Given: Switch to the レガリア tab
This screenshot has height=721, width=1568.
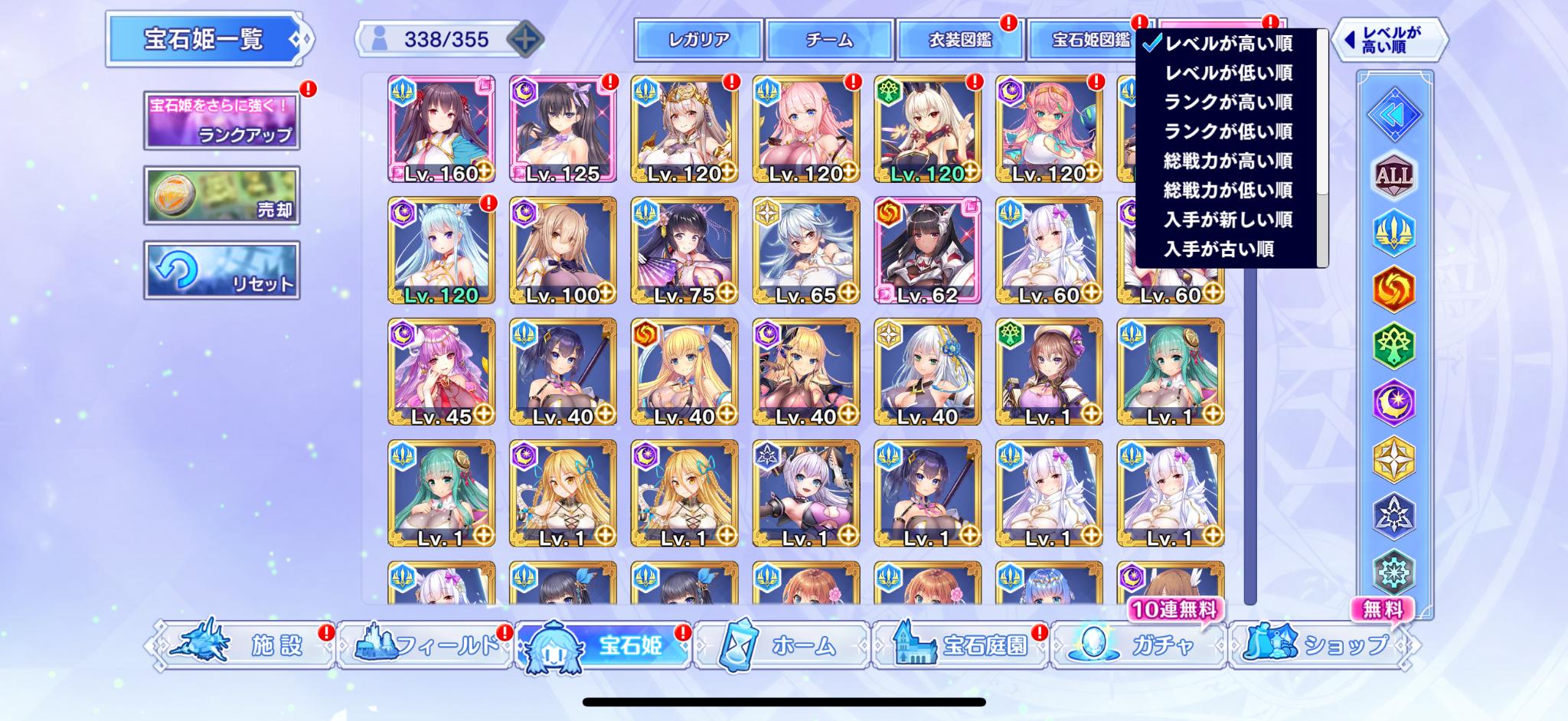Looking at the screenshot, I should (698, 40).
